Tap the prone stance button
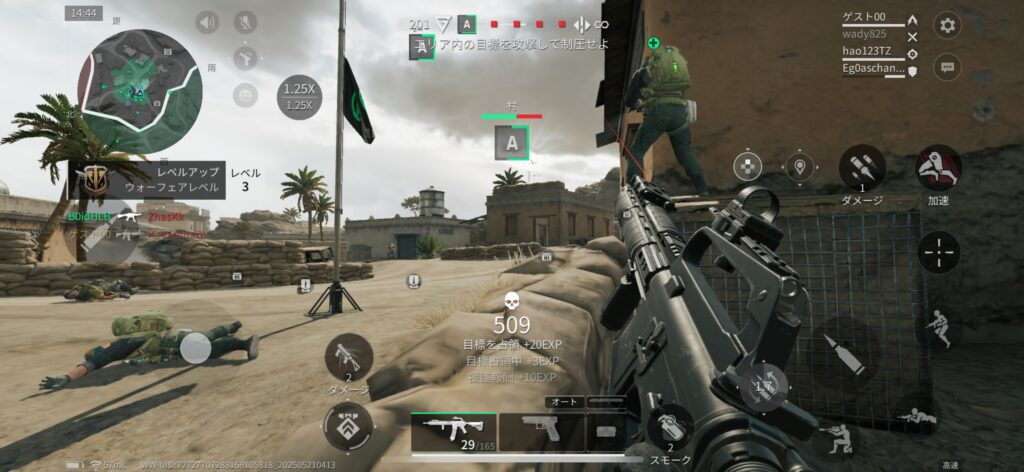The height and width of the screenshot is (472, 1024). [x=917, y=416]
